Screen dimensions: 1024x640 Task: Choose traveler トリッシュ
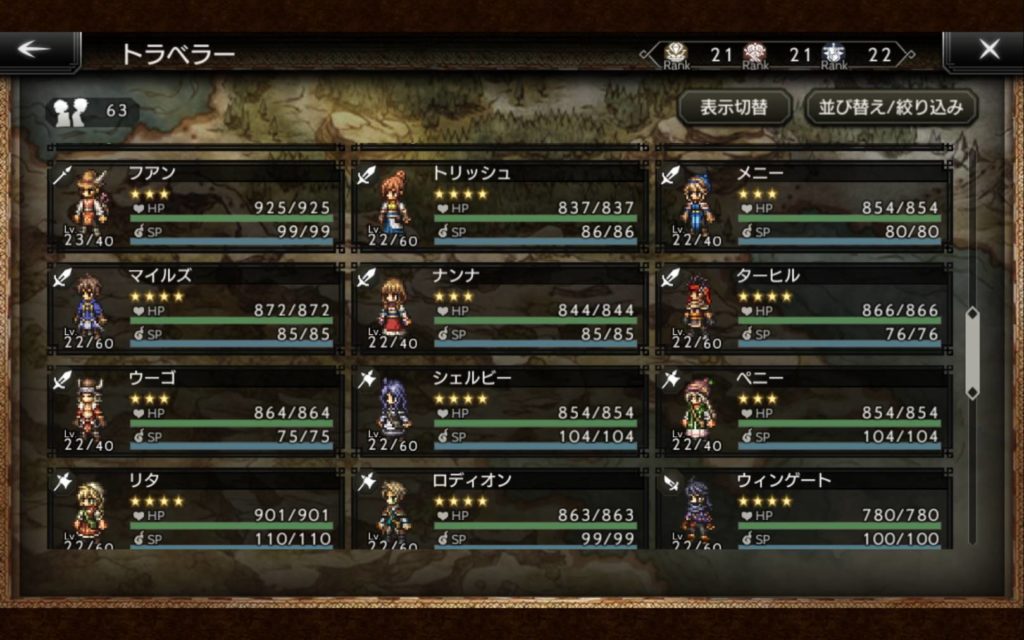point(499,205)
